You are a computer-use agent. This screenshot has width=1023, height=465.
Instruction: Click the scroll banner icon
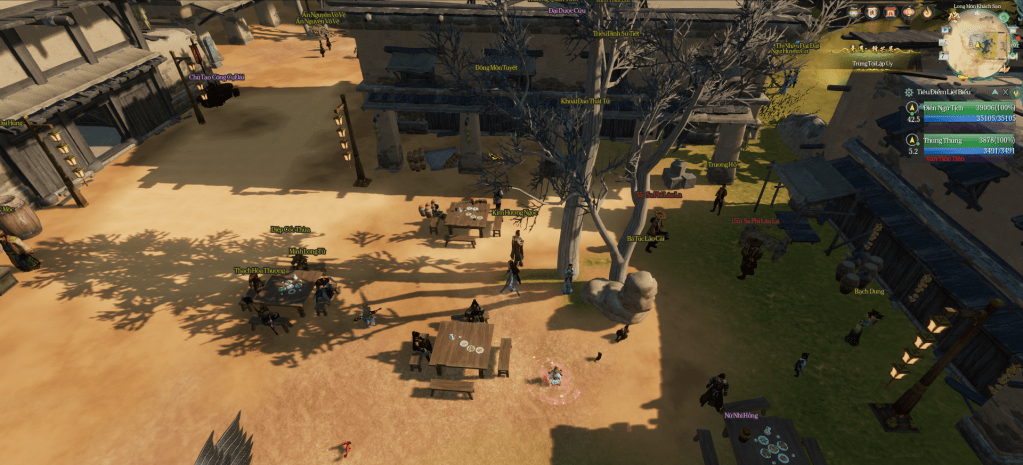click(872, 12)
